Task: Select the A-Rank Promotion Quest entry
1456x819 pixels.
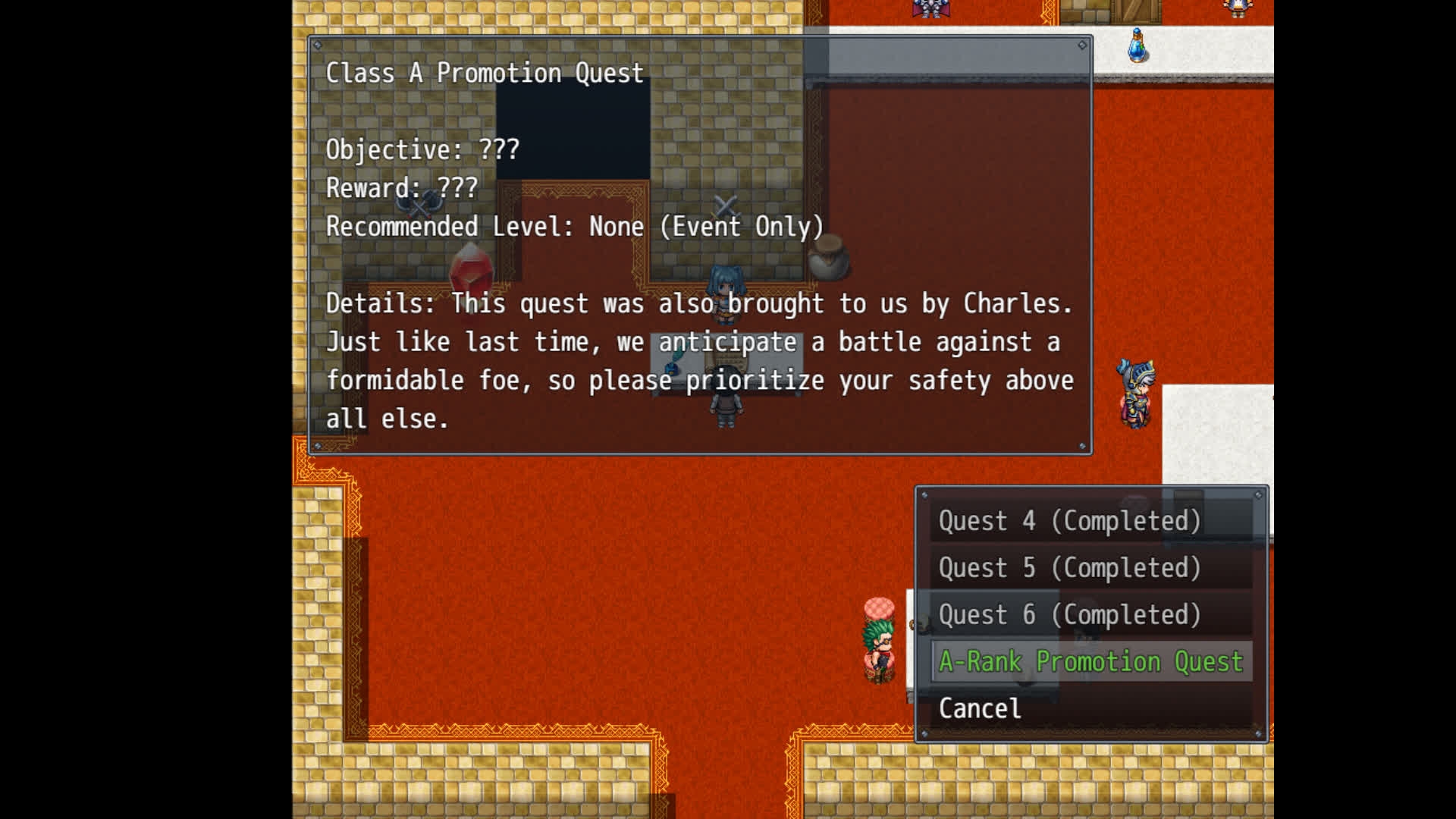Action: (x=1090, y=662)
